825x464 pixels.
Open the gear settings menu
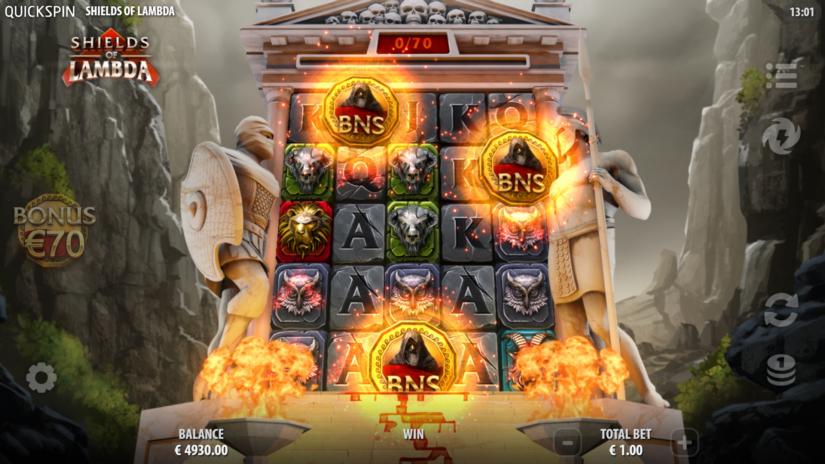41,377
